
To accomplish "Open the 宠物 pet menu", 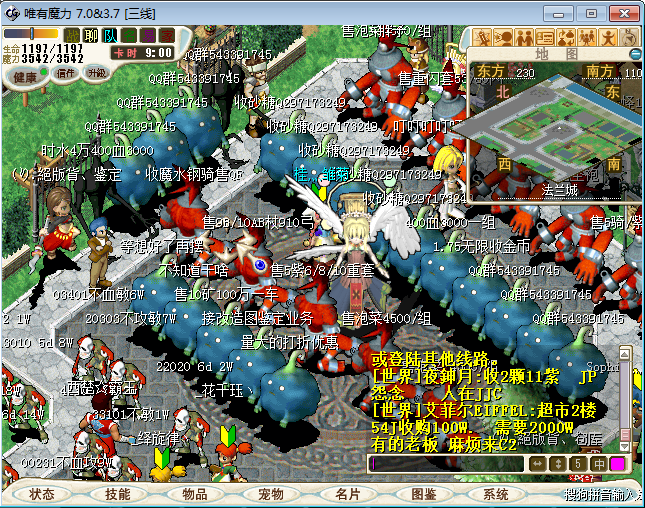I will tap(271, 494).
